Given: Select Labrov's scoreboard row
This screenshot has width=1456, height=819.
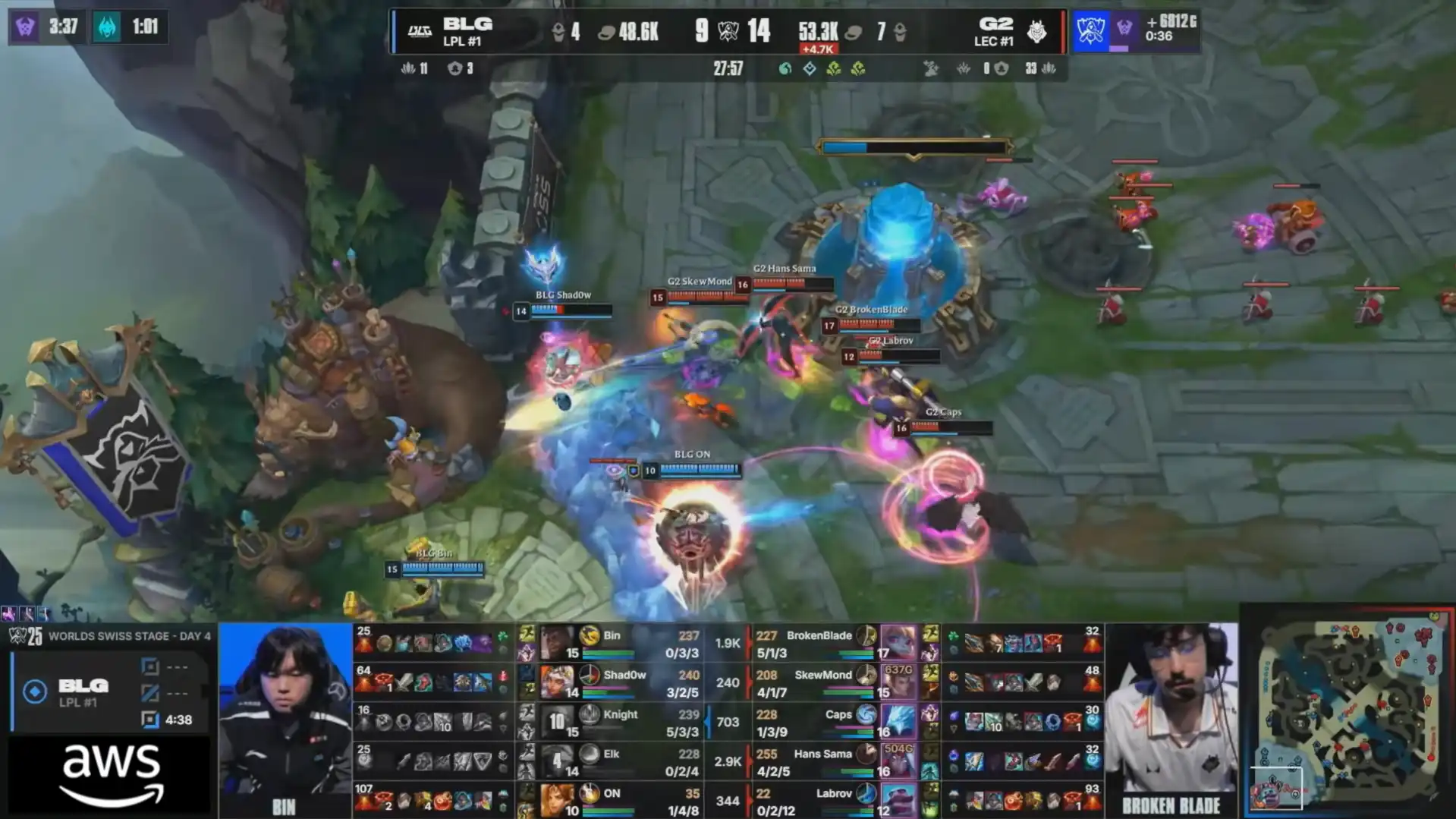Looking at the screenshot, I should click(835, 800).
